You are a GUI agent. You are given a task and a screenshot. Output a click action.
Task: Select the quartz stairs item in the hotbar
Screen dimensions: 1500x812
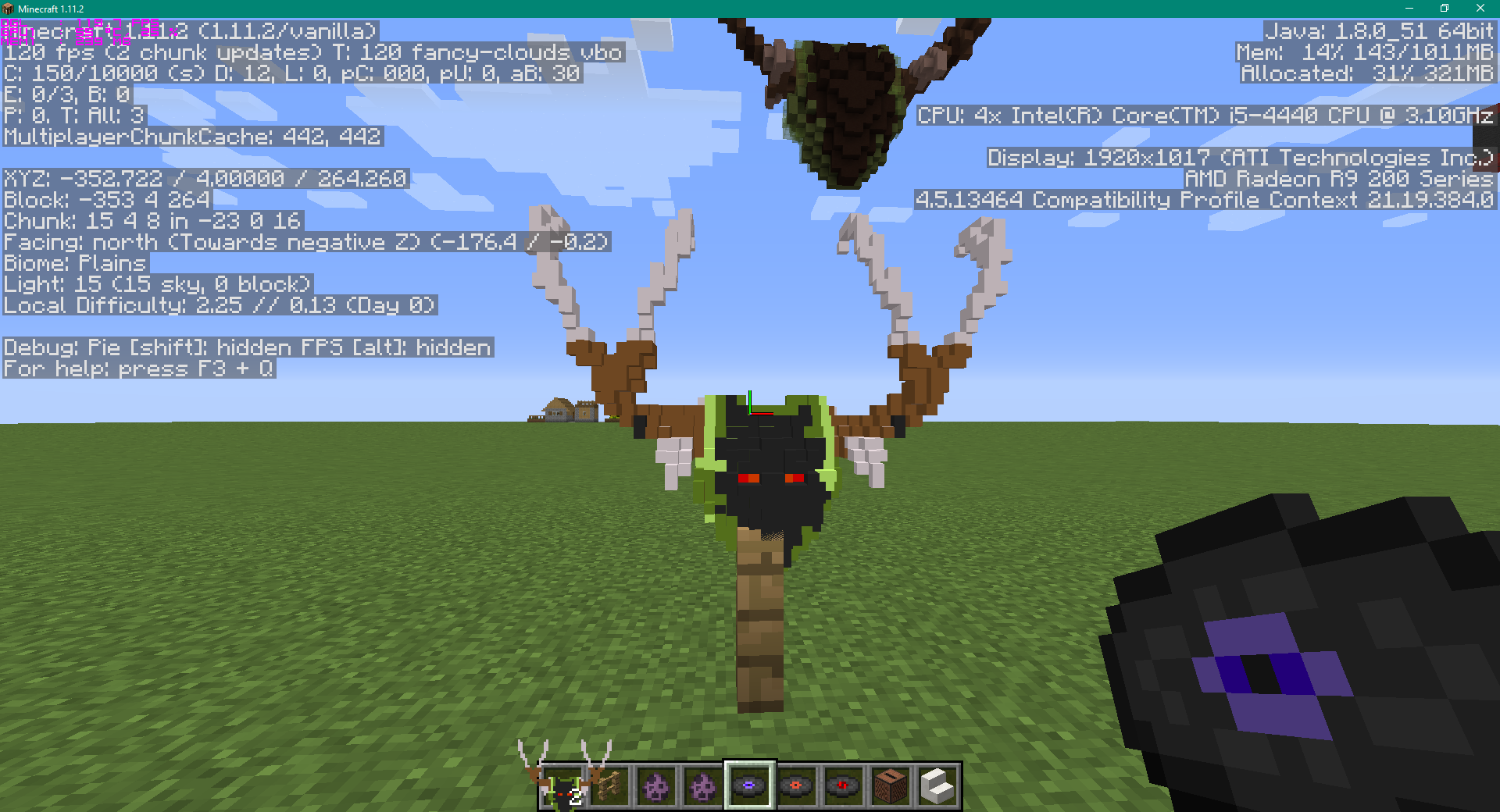point(937,785)
